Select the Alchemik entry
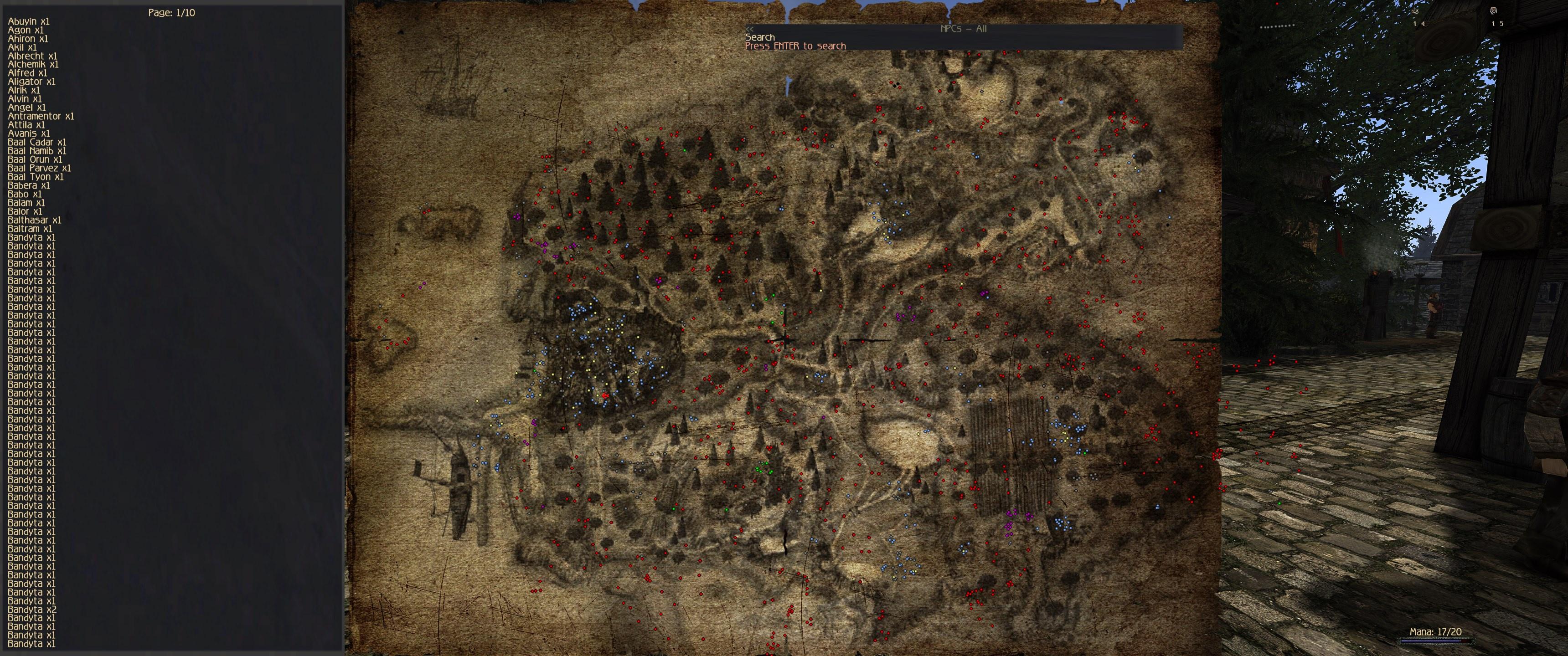 (x=33, y=65)
